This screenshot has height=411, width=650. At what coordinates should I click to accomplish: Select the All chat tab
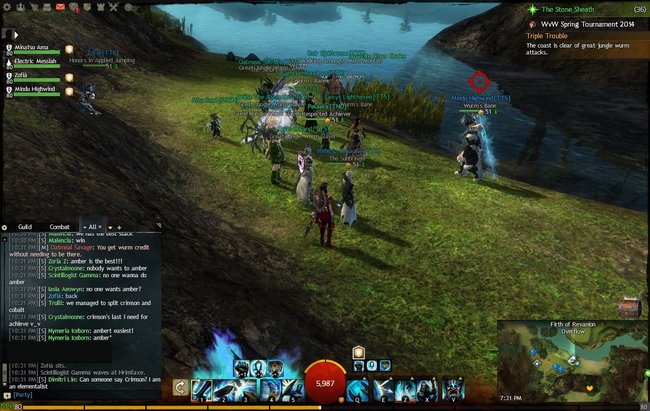pos(91,227)
